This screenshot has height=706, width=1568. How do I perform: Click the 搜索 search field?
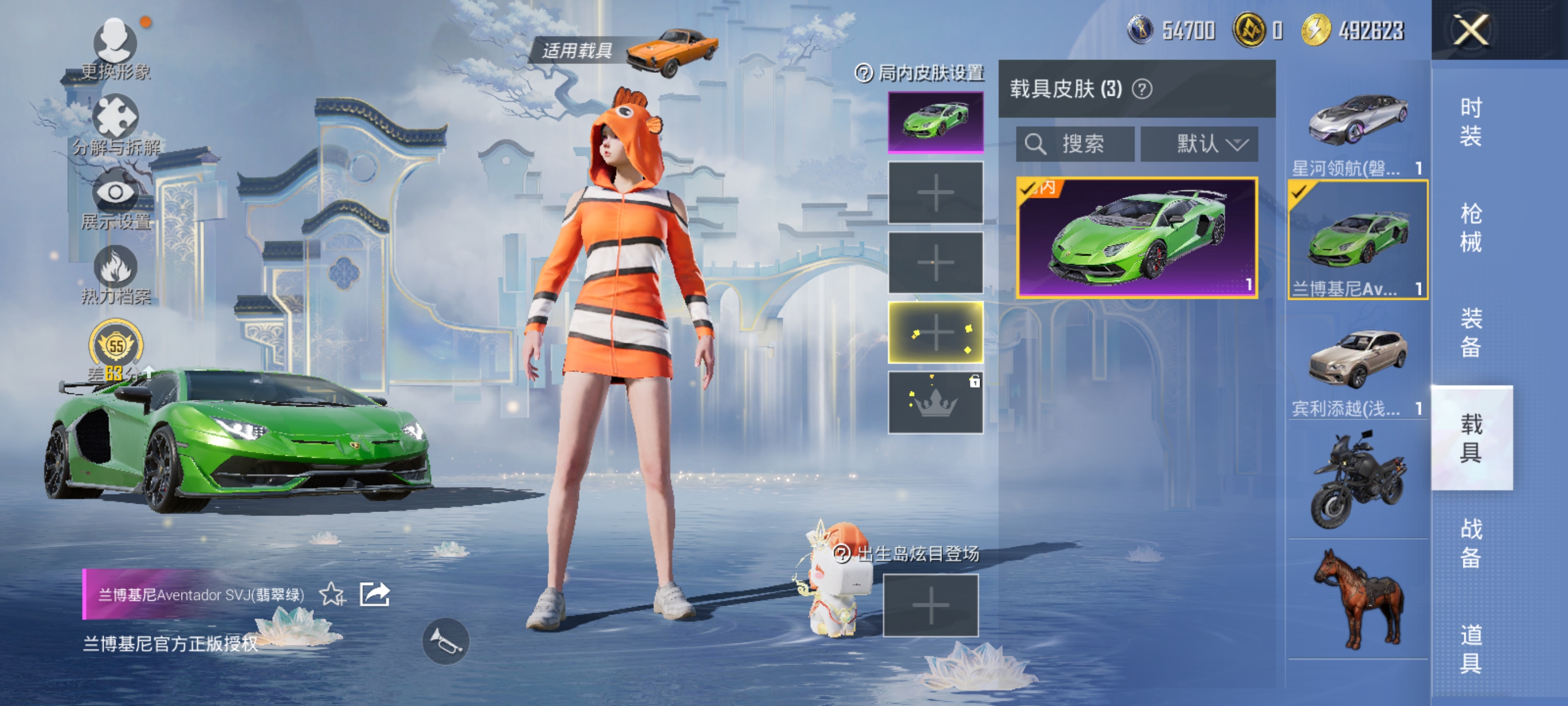1076,145
